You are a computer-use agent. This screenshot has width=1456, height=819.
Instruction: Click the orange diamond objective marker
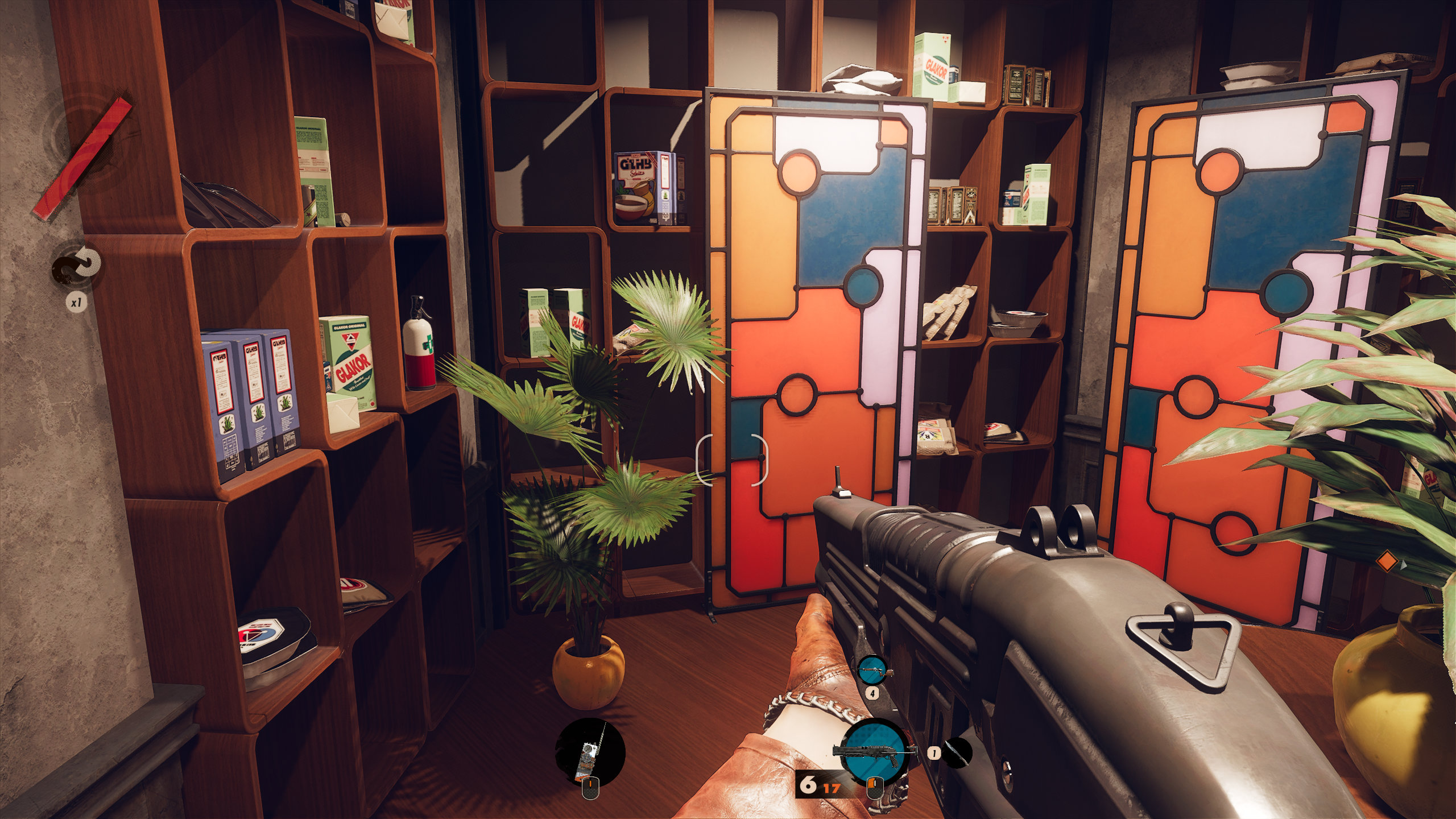(1387, 561)
